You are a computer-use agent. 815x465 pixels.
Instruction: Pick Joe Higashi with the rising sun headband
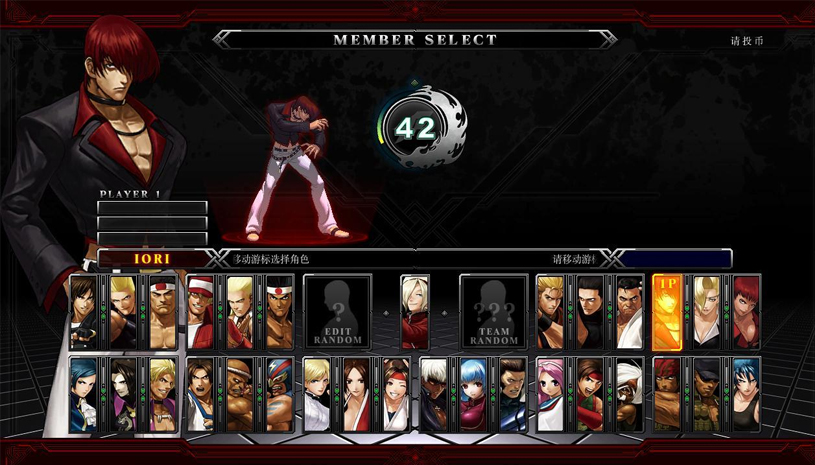coord(279,312)
